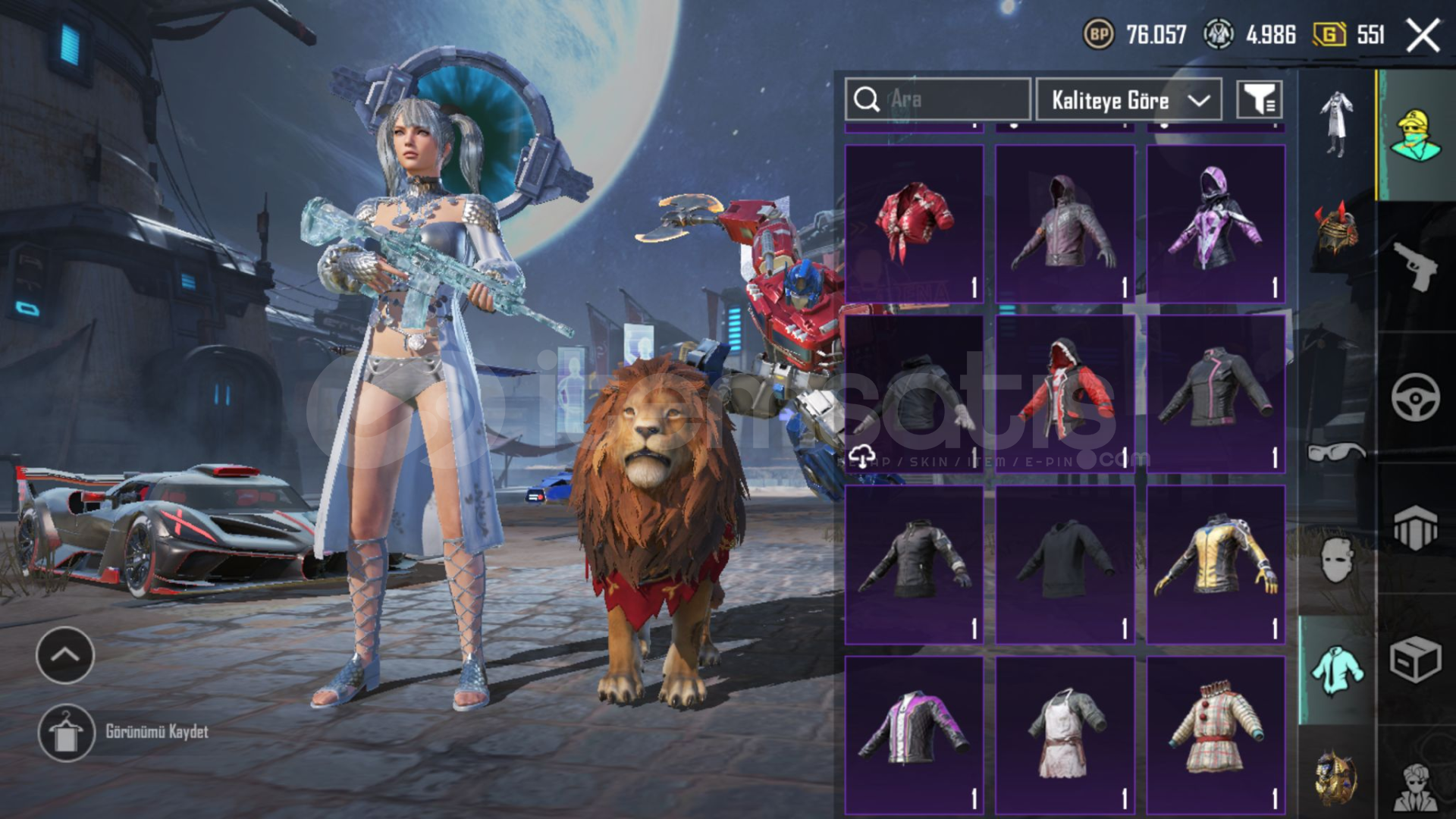Viewport: 1456px width, 819px height.
Task: Close the inventory with the X button
Action: pos(1423,36)
